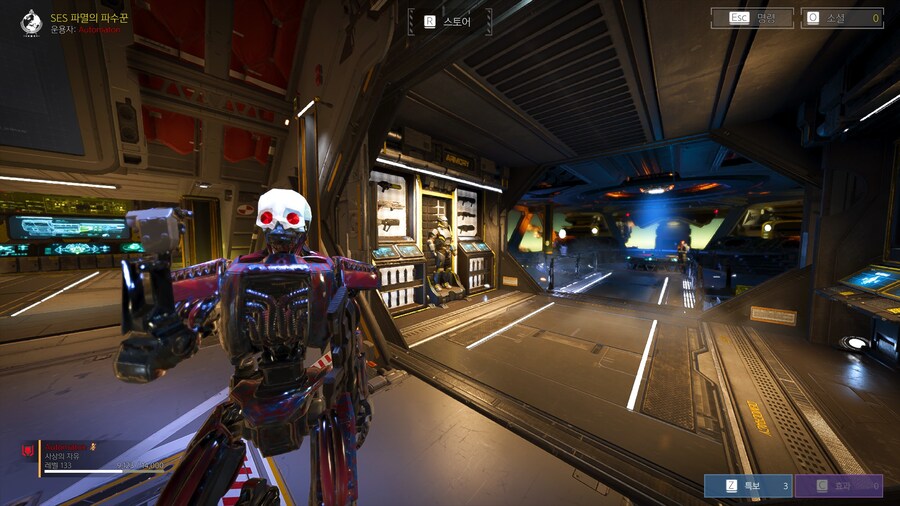Open the 소셜 social panel
The image size is (900, 506).
click(841, 18)
